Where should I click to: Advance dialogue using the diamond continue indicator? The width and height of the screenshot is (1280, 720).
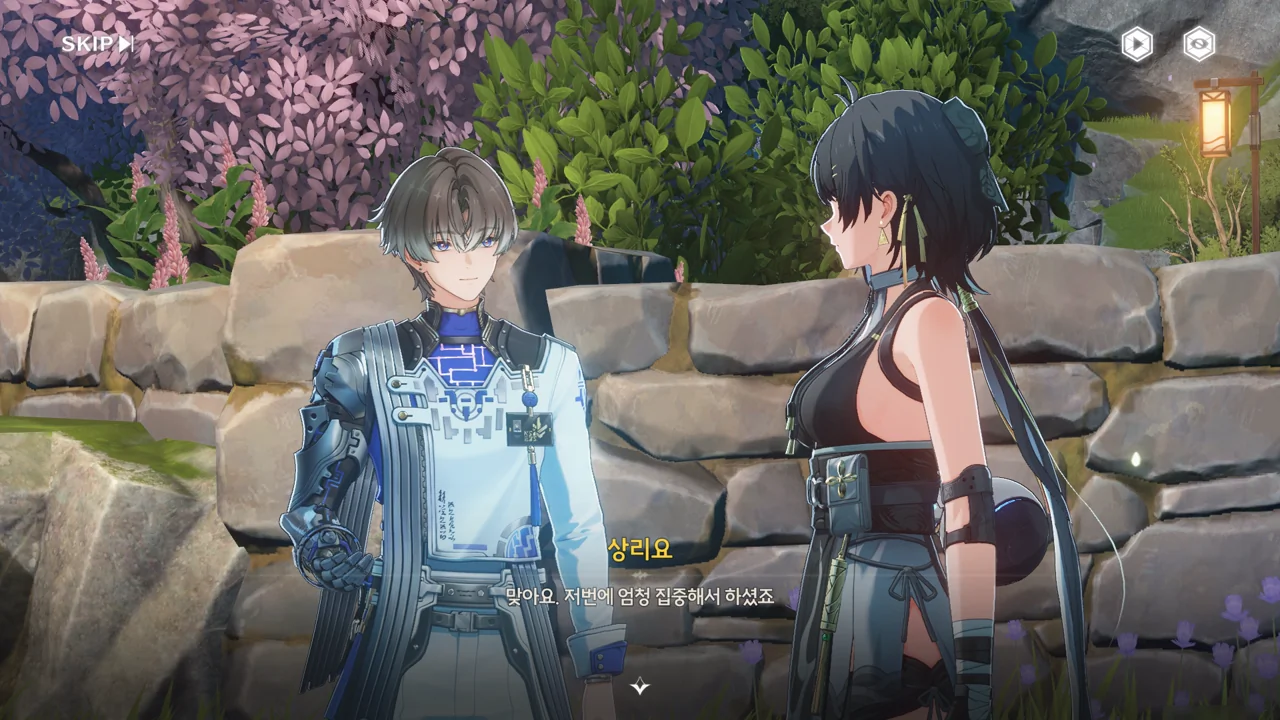point(640,686)
